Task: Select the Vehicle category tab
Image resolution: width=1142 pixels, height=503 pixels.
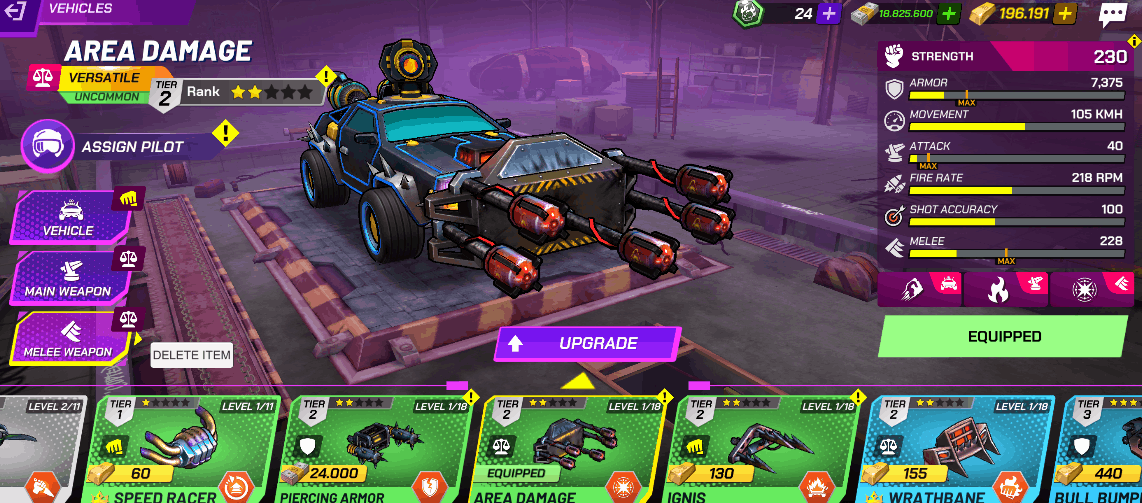Action: [x=68, y=216]
